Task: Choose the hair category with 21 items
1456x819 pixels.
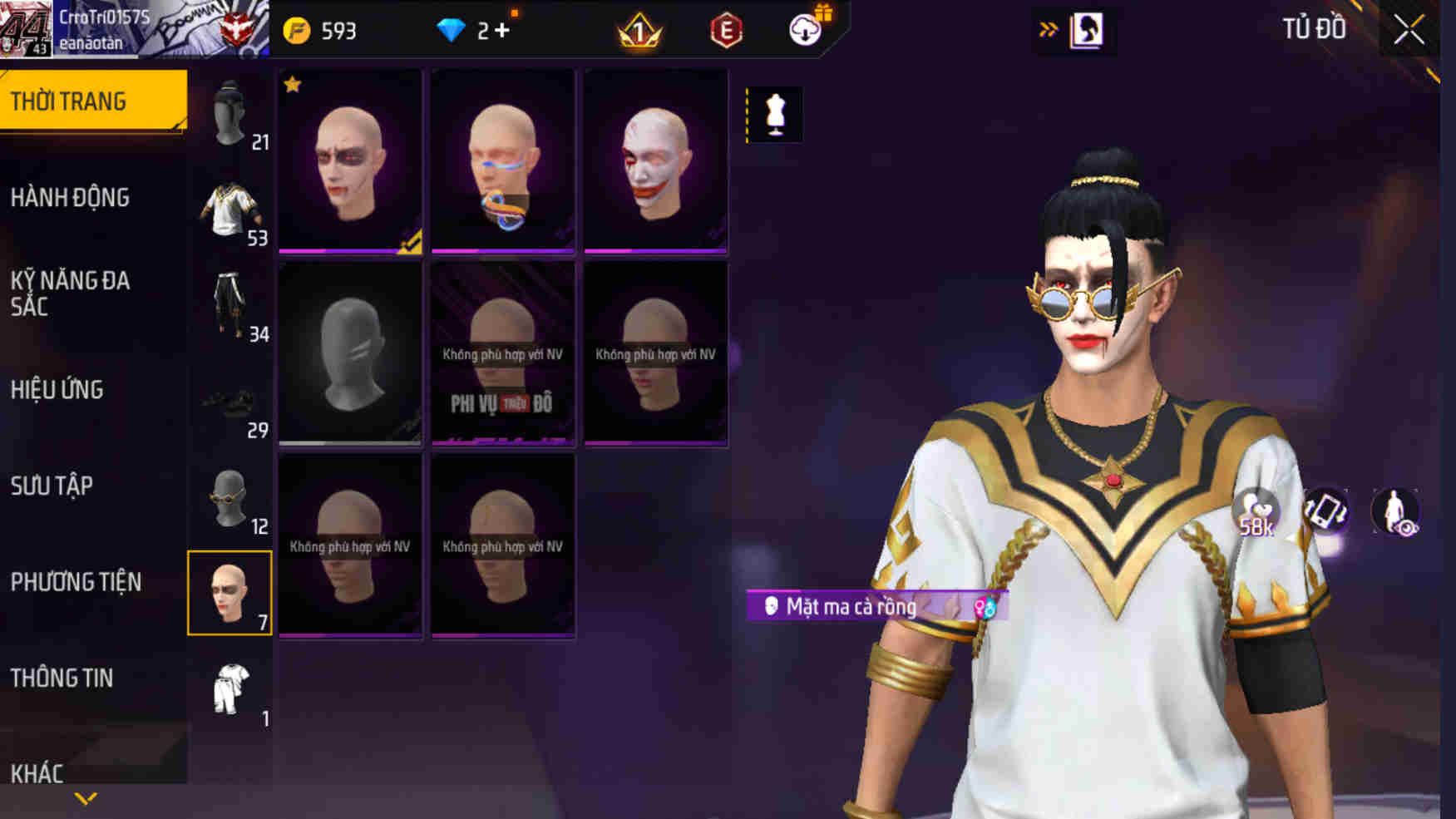Action: click(230, 114)
